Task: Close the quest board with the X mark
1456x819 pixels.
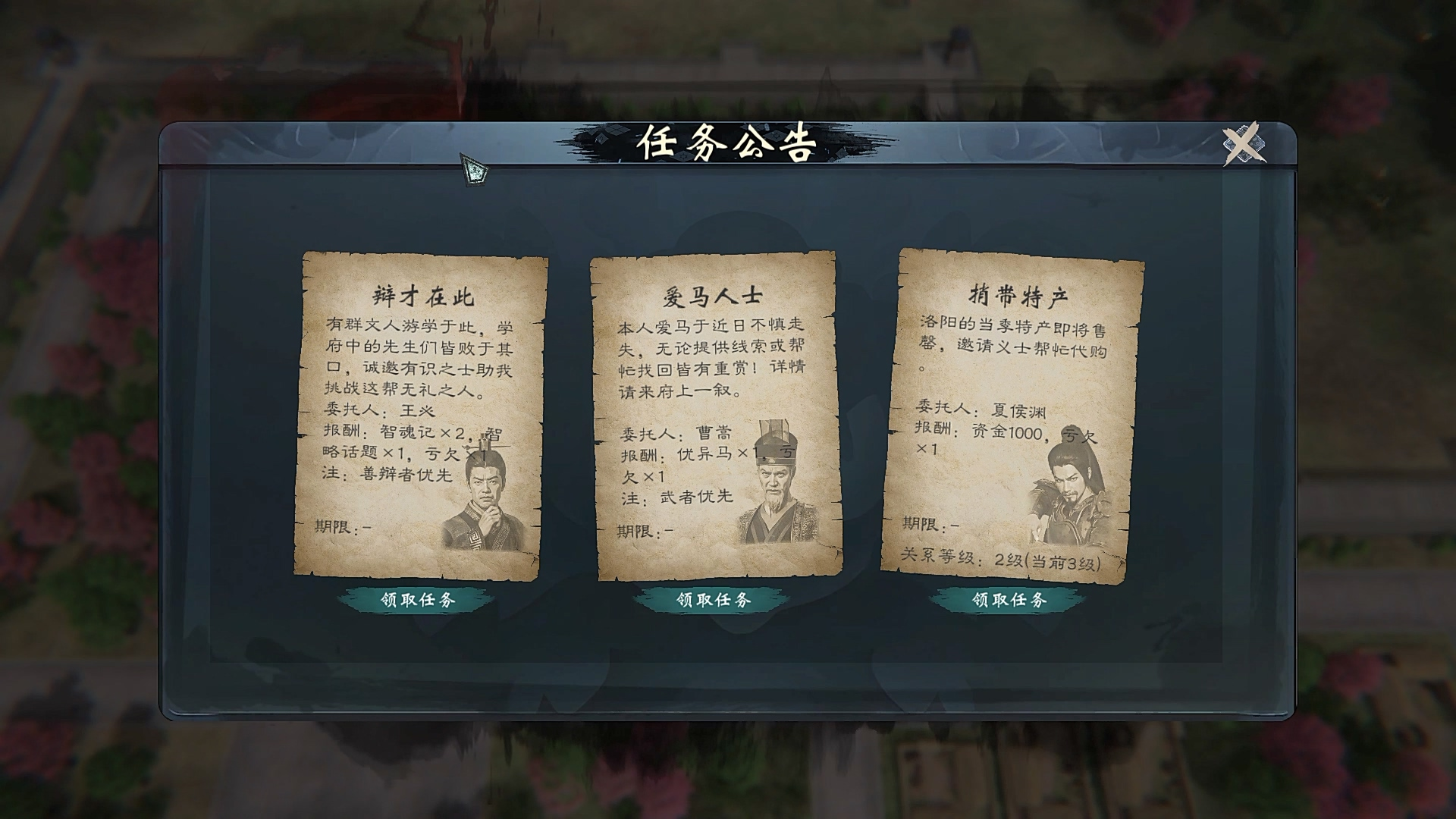Action: point(1242,143)
